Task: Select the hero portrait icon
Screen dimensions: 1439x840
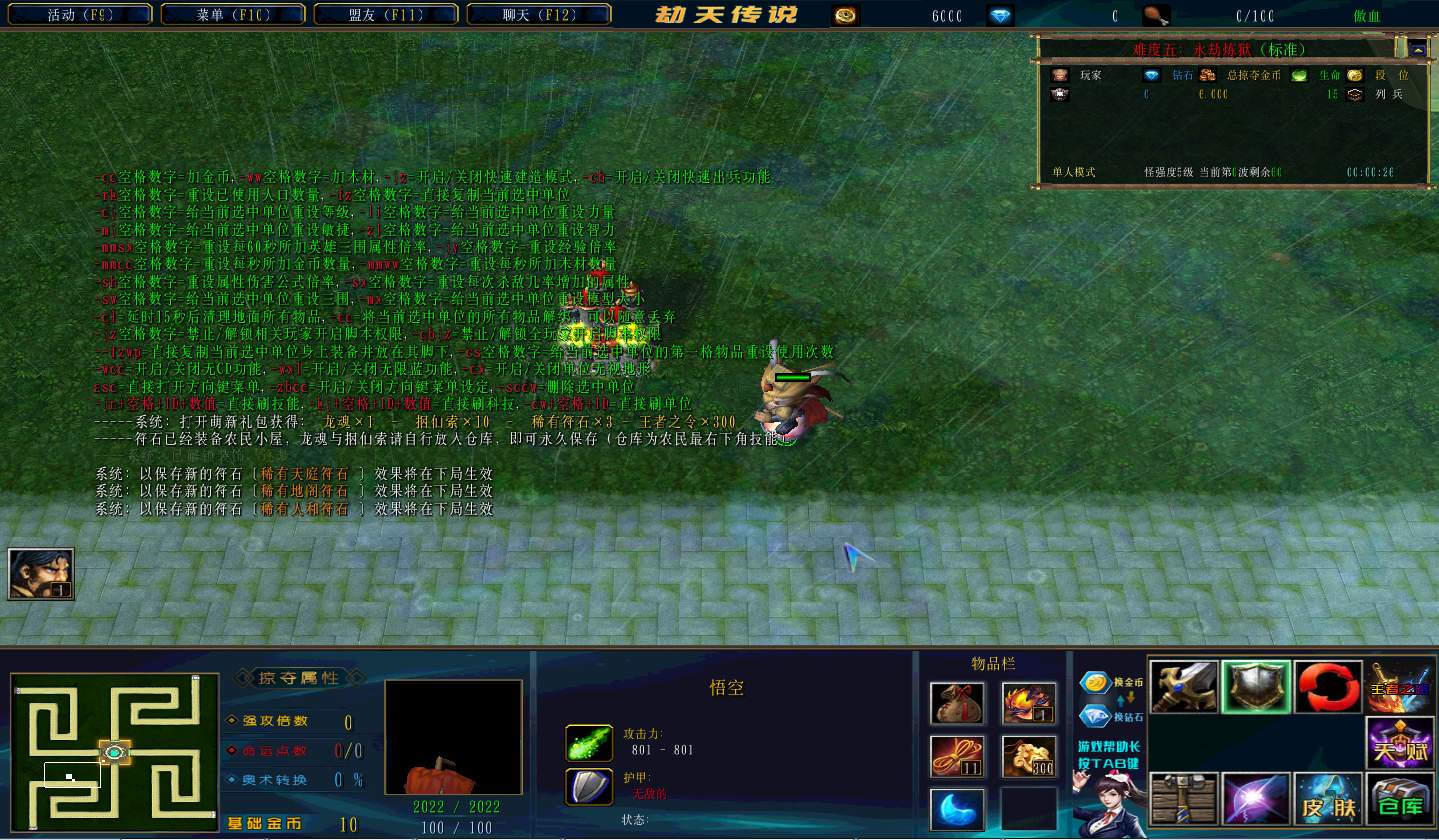Action: point(41,574)
